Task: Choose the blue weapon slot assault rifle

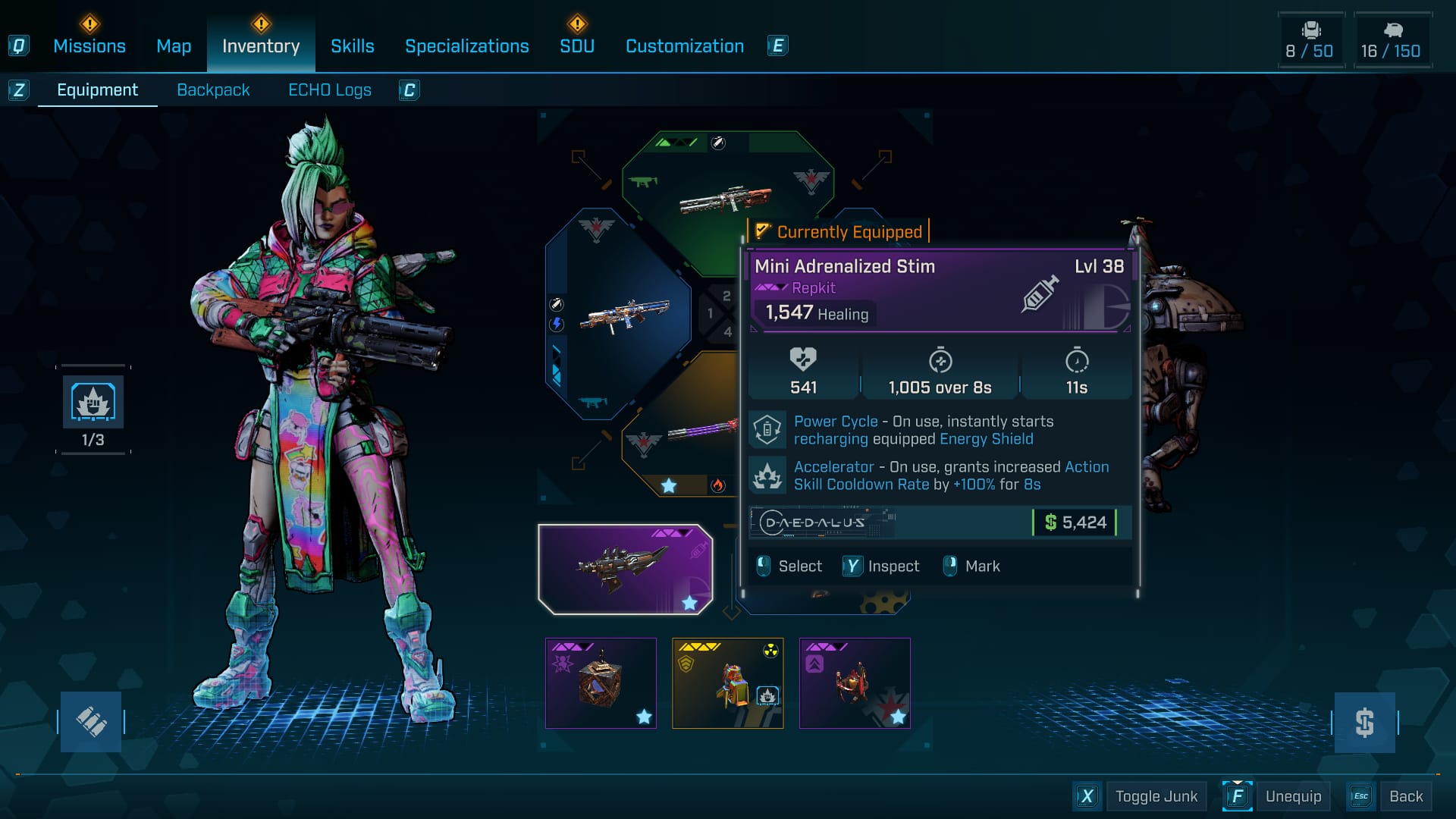Action: coord(623,315)
